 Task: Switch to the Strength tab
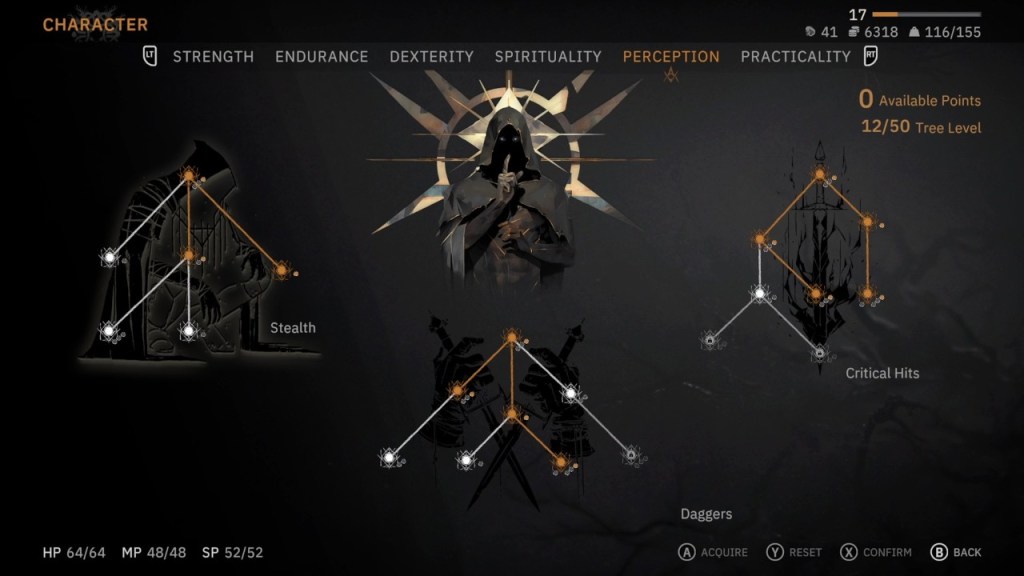pos(213,57)
